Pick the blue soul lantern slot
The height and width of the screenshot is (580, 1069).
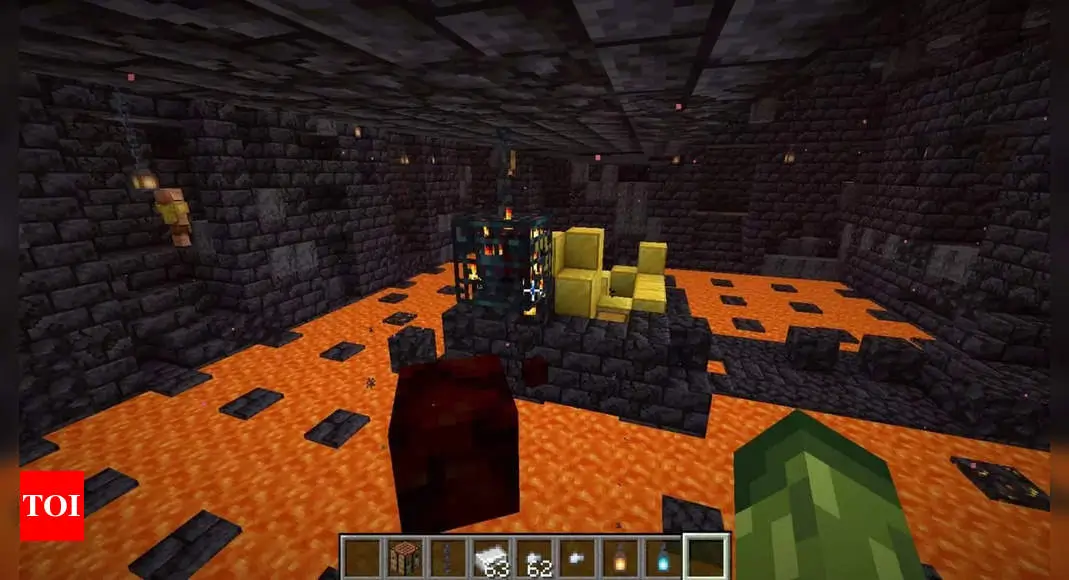[663, 558]
